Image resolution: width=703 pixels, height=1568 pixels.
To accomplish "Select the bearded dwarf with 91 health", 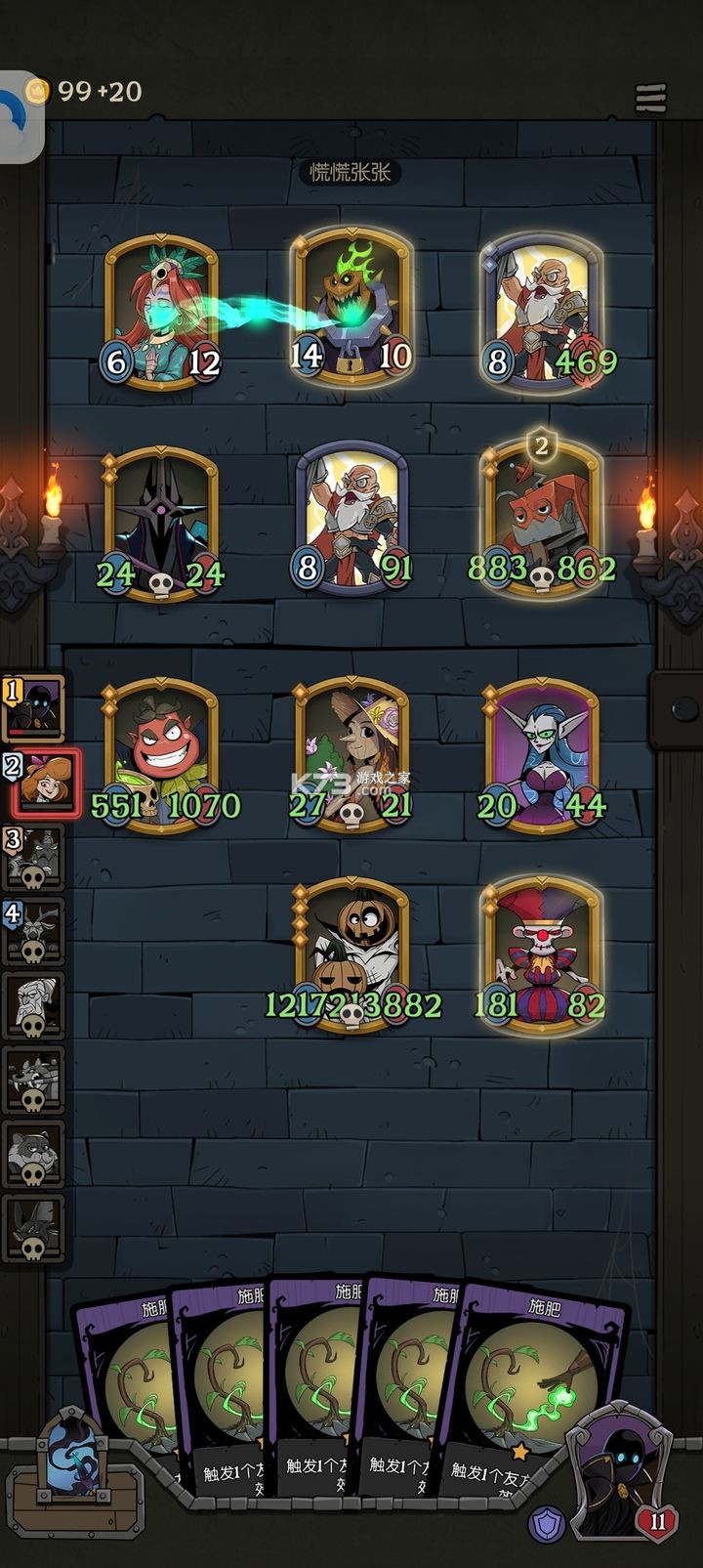I will pos(351,518).
